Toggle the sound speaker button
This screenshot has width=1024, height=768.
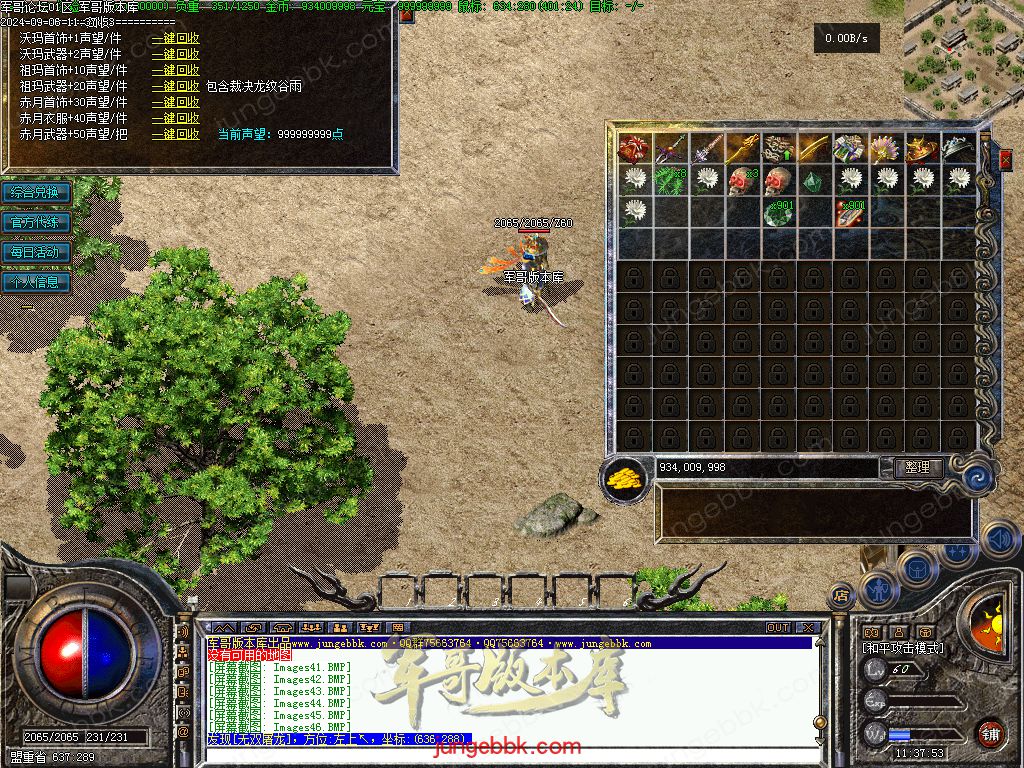pyautogui.click(x=999, y=540)
